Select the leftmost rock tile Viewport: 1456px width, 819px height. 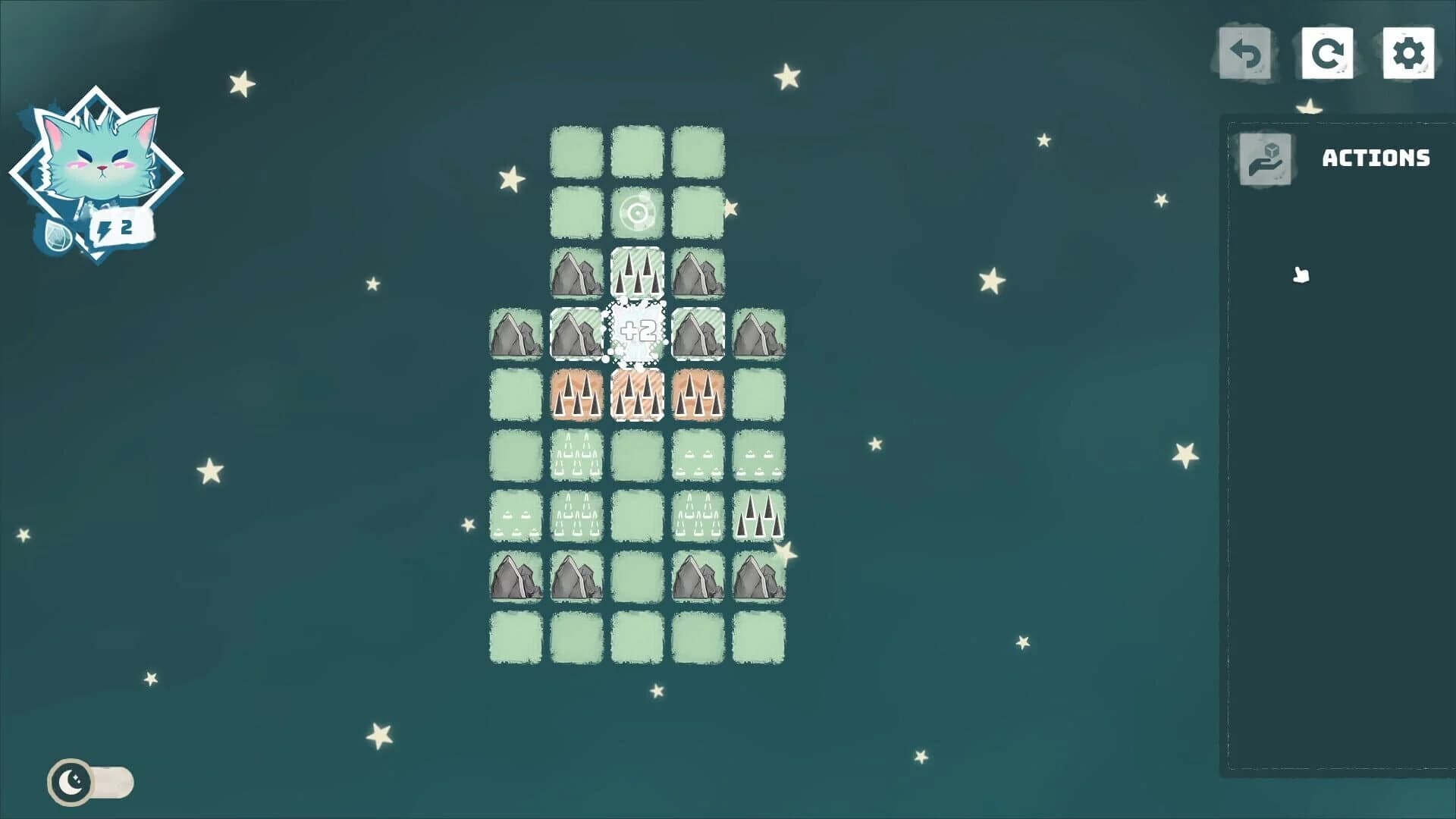click(x=515, y=332)
